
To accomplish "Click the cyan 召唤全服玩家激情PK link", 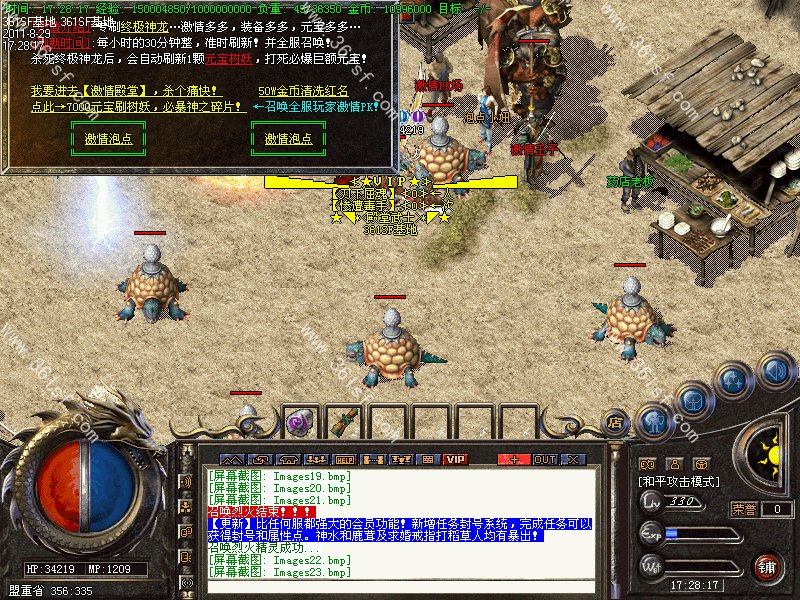I will click(315, 105).
